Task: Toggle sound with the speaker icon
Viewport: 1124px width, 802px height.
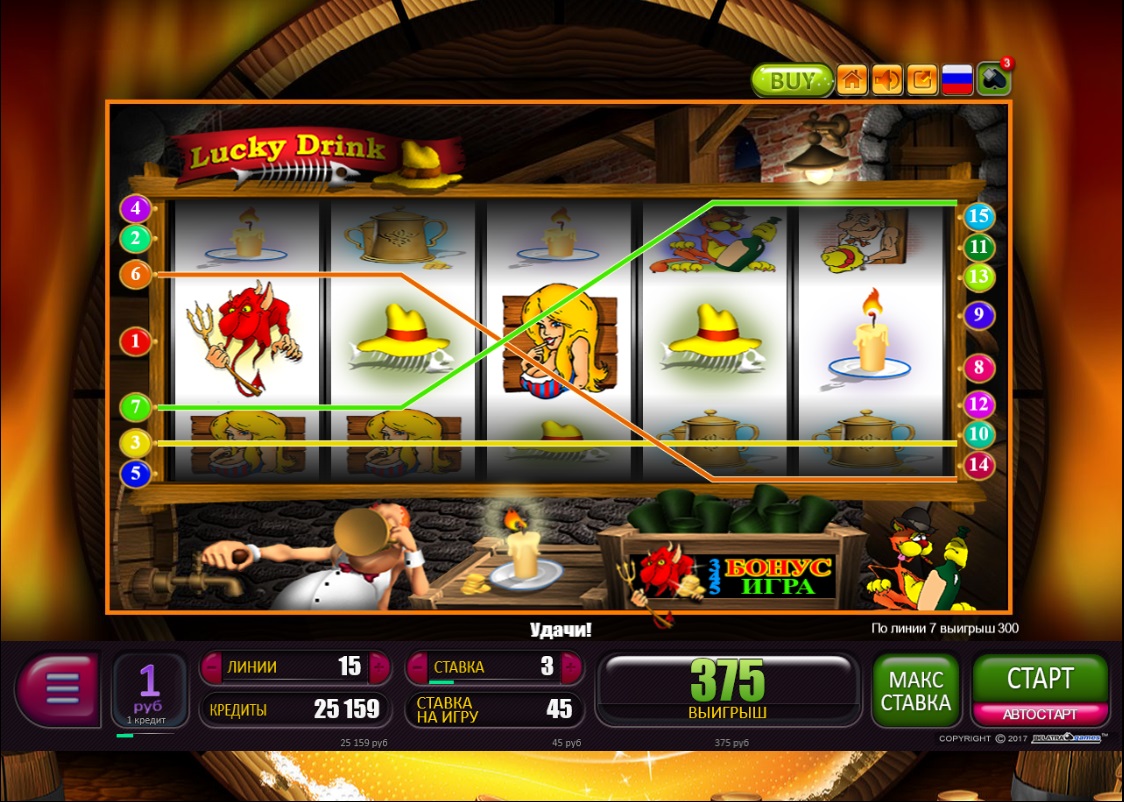Action: (887, 80)
